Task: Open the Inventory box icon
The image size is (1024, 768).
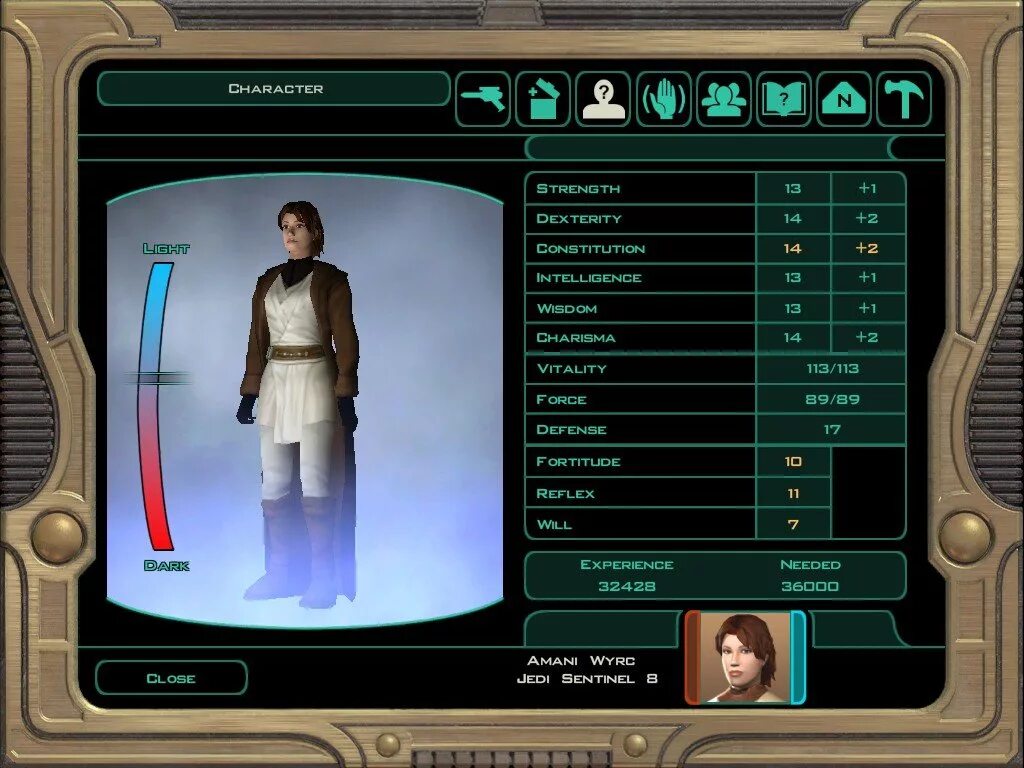Action: (x=543, y=99)
